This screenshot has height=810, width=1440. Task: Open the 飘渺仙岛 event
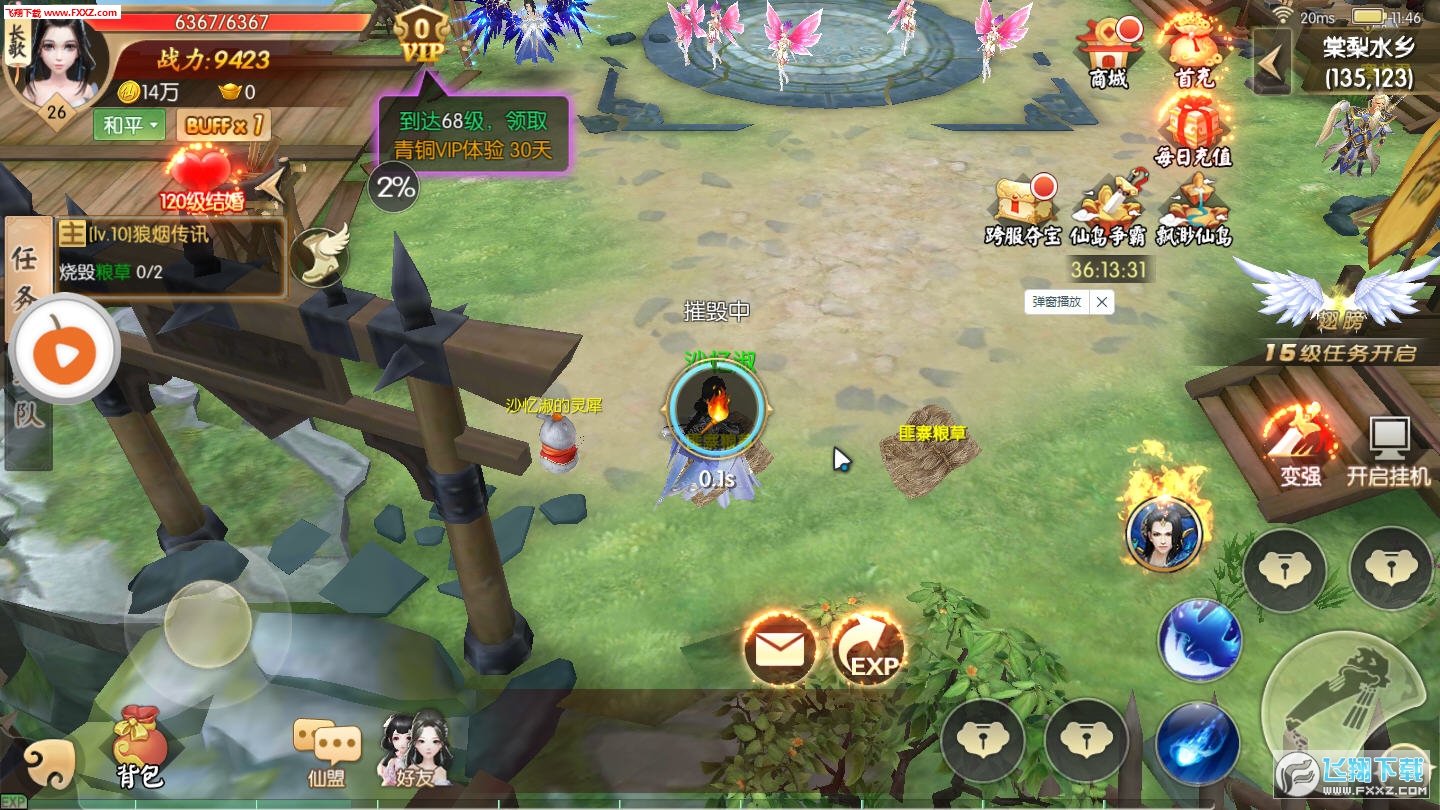[1194, 208]
